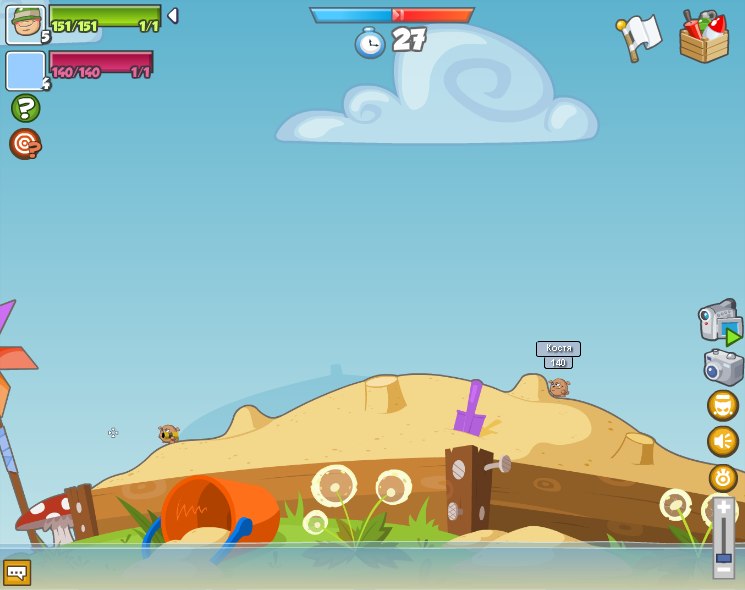
Task: Open the weapon crate inventory
Action: 703,37
